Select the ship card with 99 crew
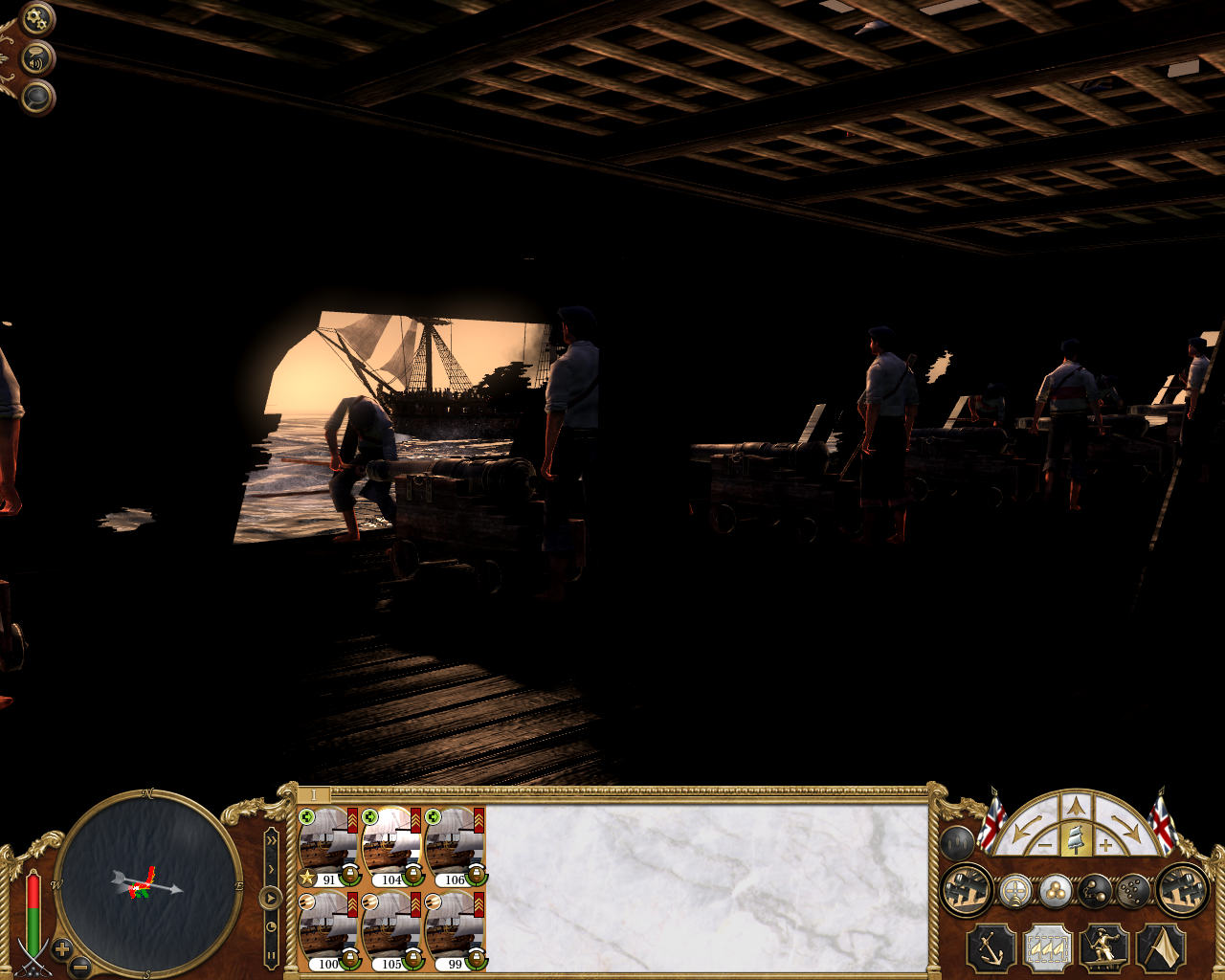The width and height of the screenshot is (1225, 980). click(455, 931)
